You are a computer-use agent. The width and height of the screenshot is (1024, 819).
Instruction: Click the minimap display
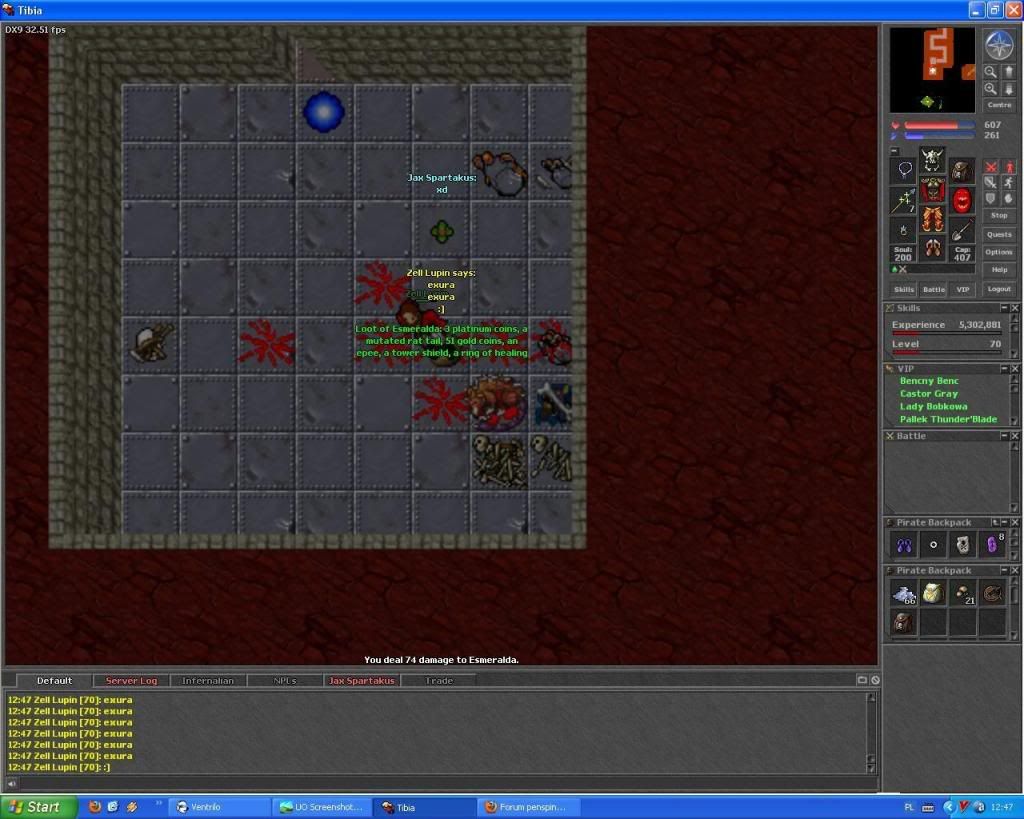(x=932, y=69)
